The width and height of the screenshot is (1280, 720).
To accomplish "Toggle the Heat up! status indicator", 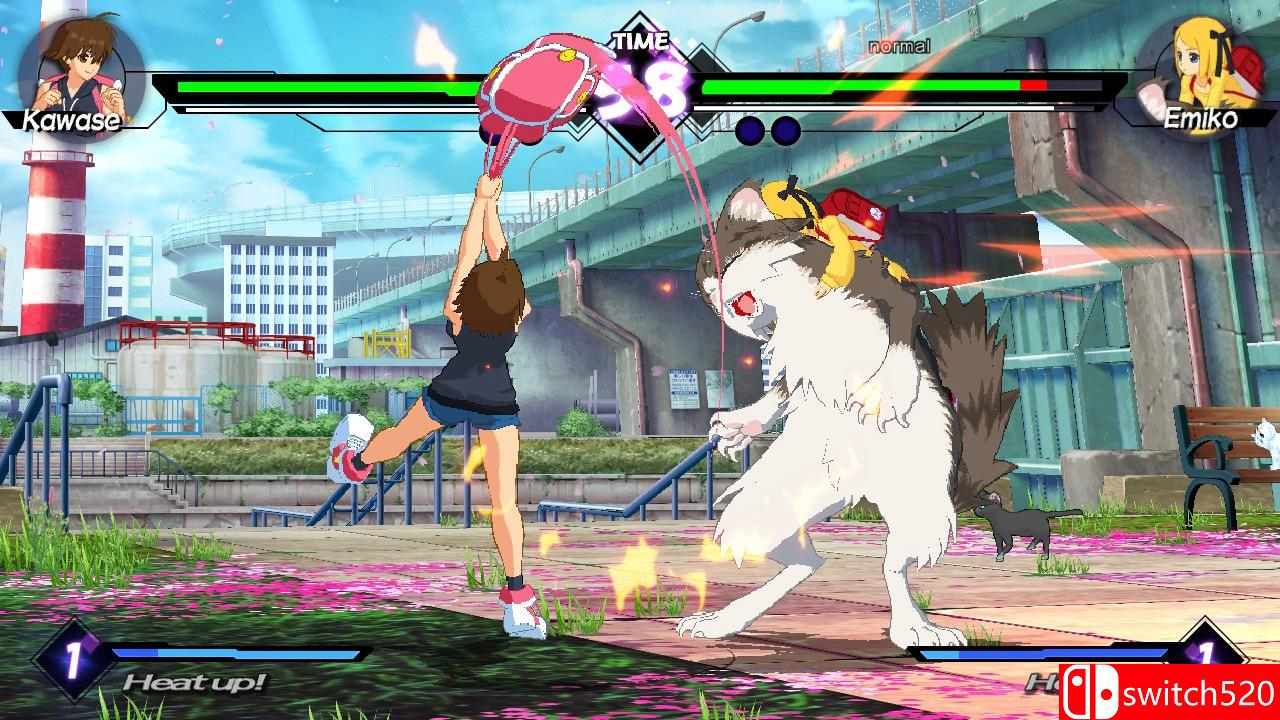I will tap(193, 683).
